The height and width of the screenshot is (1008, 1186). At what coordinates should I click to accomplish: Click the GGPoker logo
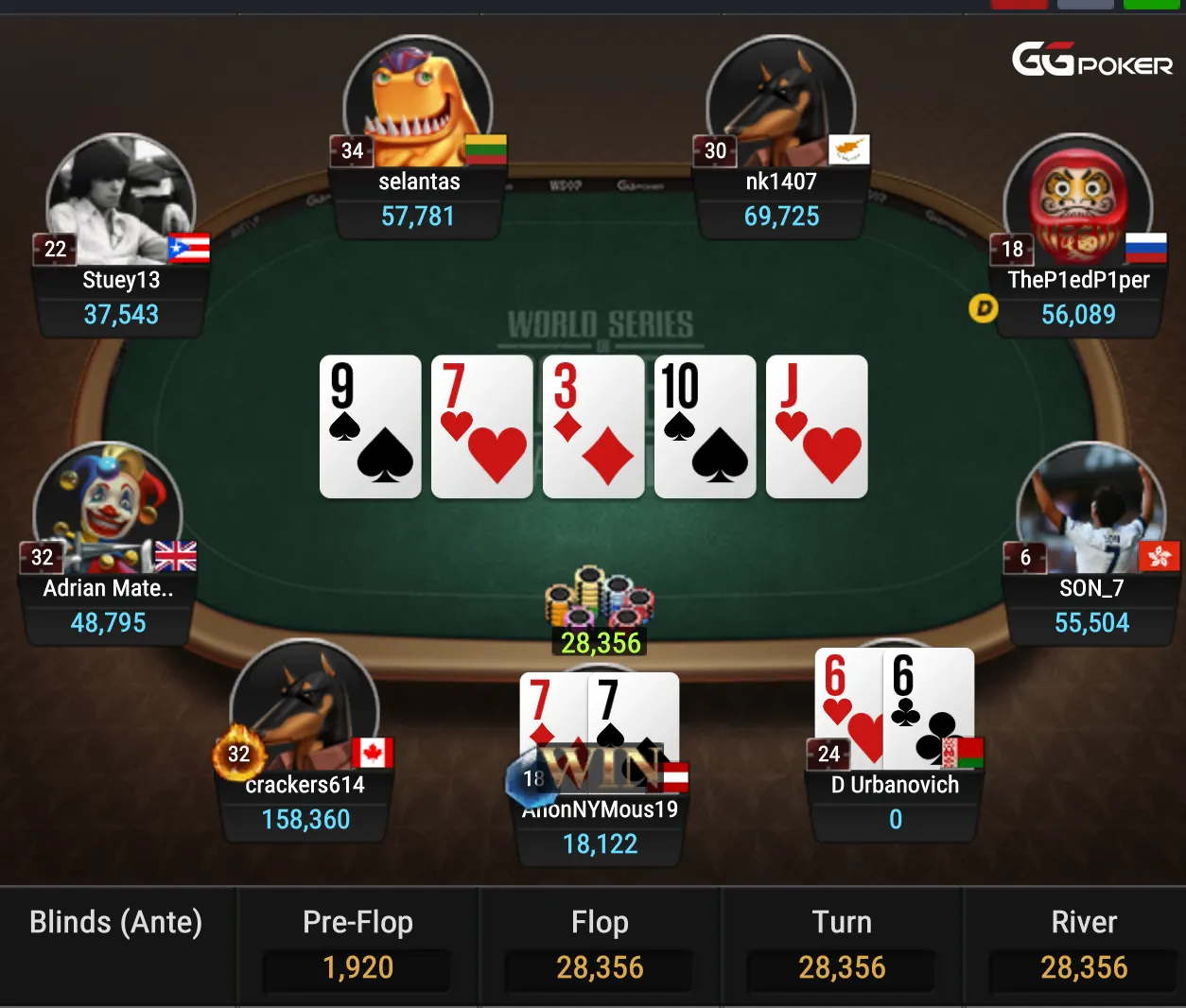pyautogui.click(x=1091, y=61)
